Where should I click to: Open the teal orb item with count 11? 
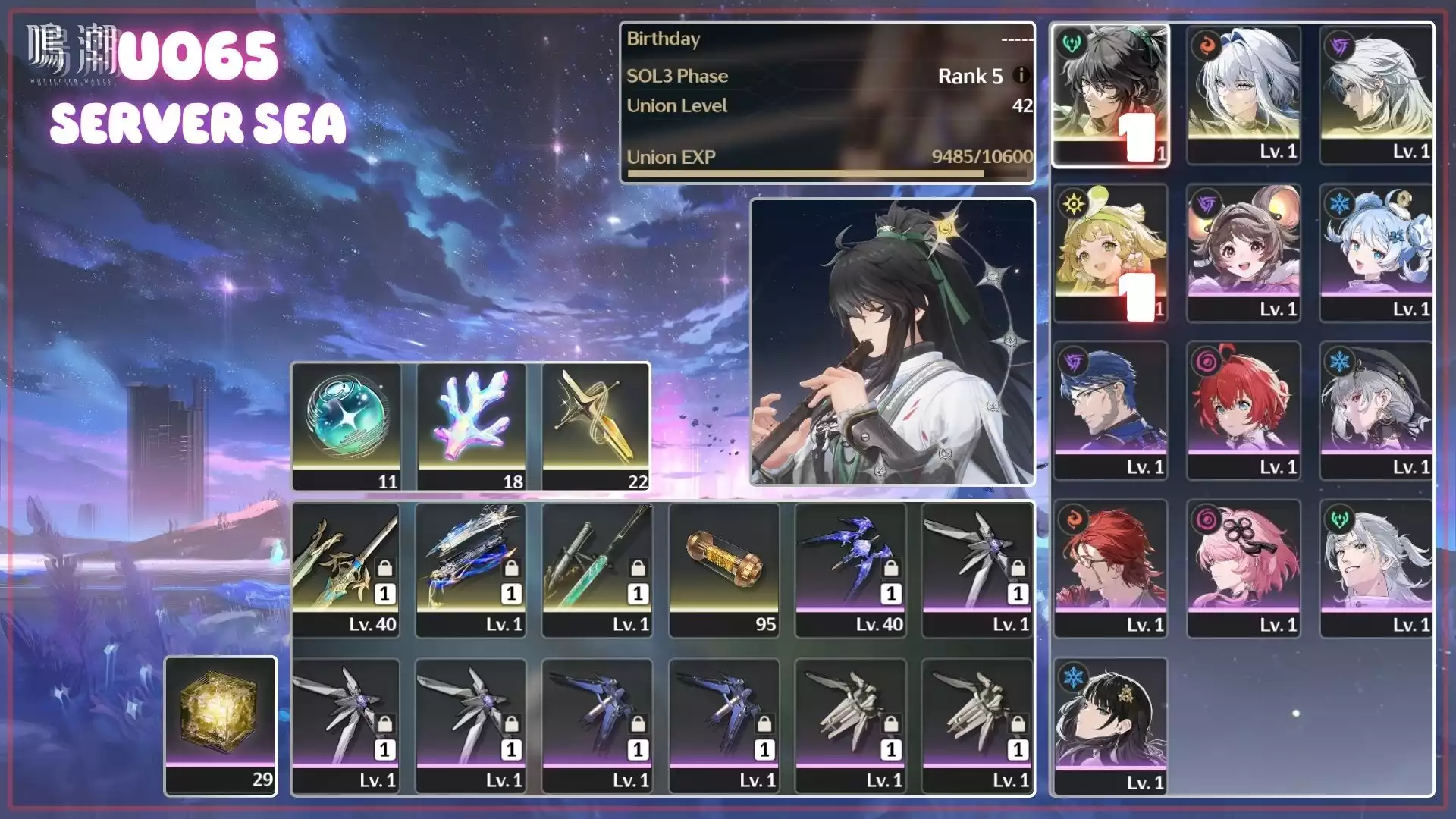pyautogui.click(x=347, y=426)
